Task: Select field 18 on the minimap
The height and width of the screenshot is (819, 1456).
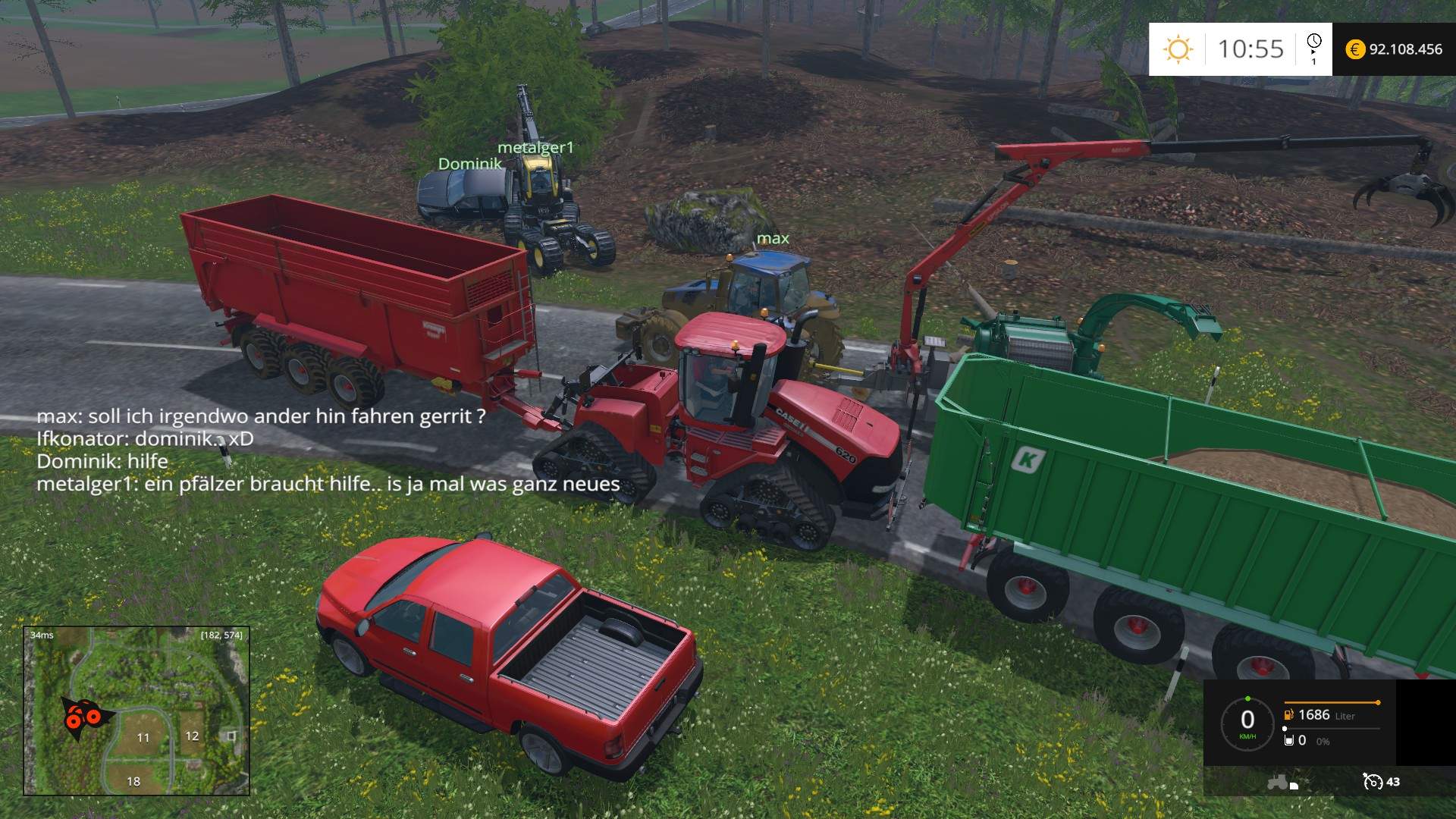Action: point(133,781)
